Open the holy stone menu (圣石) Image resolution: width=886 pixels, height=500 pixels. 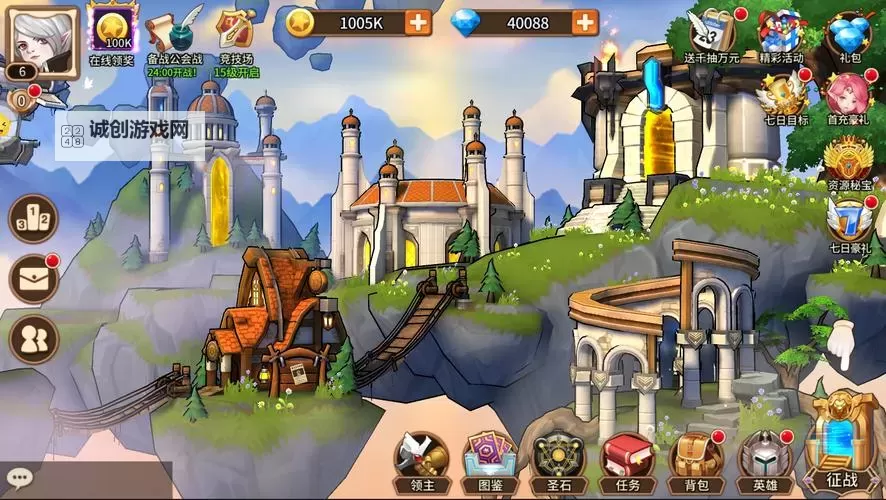(558, 460)
